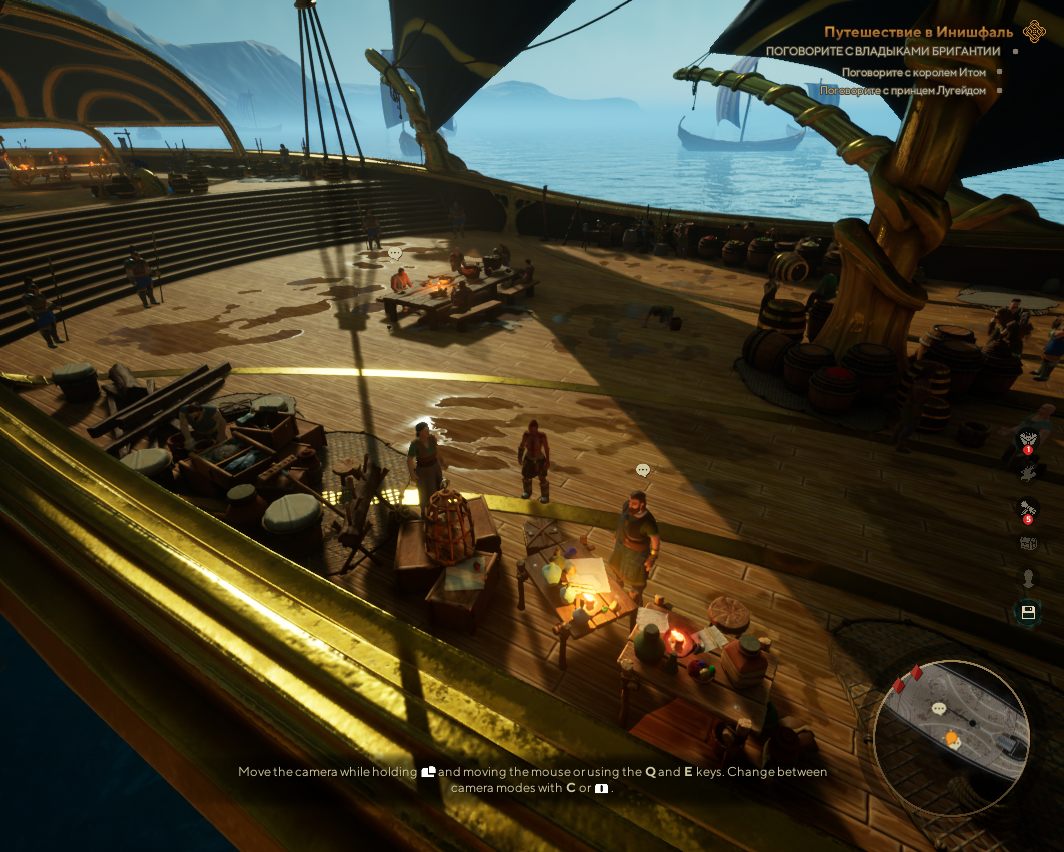Click the Celtic knot quest emblem
This screenshot has width=1064, height=852.
coord(1035,32)
